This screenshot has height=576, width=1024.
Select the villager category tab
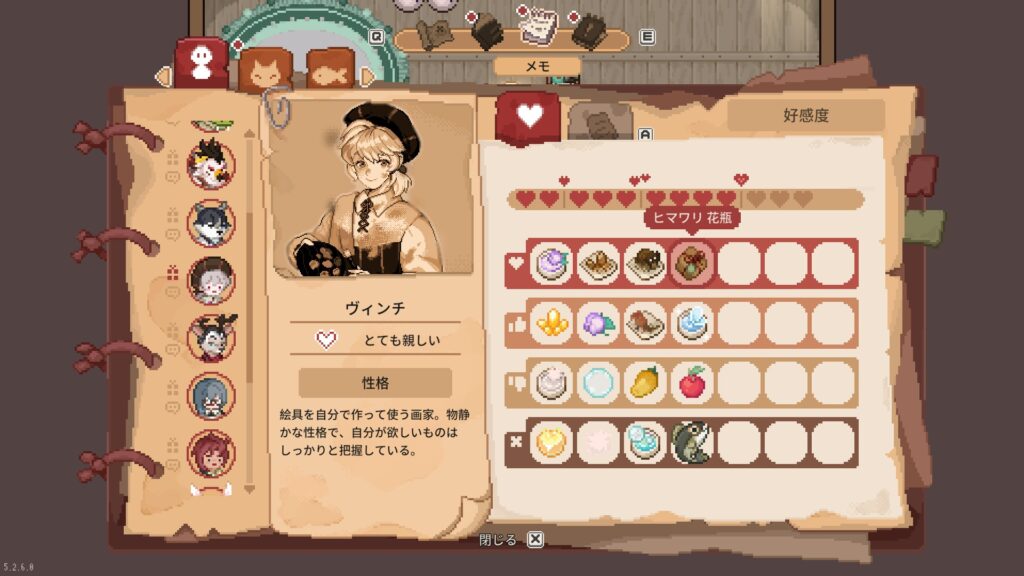[x=201, y=63]
